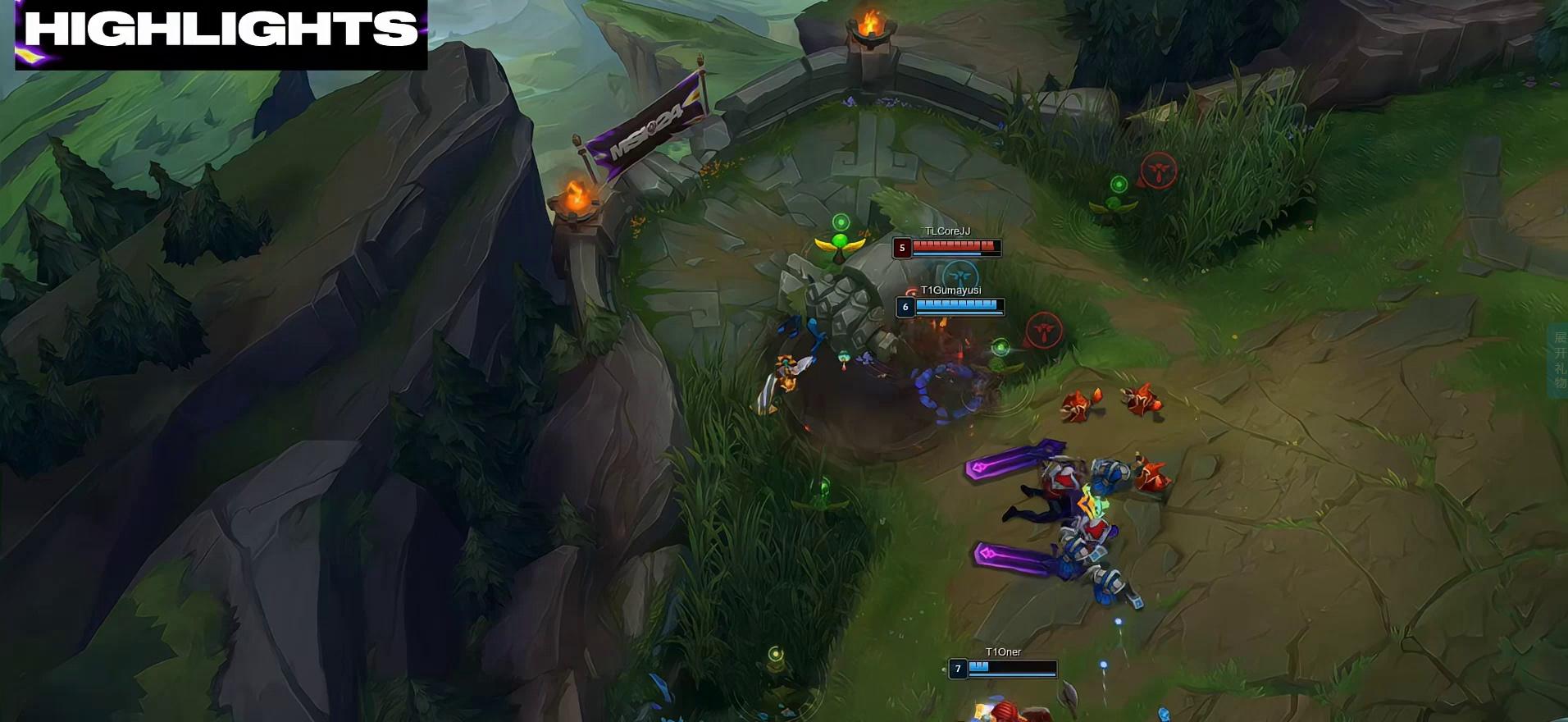Screen dimensions: 1568x722
Task: Expand the 展开礼物 gift panel tab
Action: tap(1558, 361)
